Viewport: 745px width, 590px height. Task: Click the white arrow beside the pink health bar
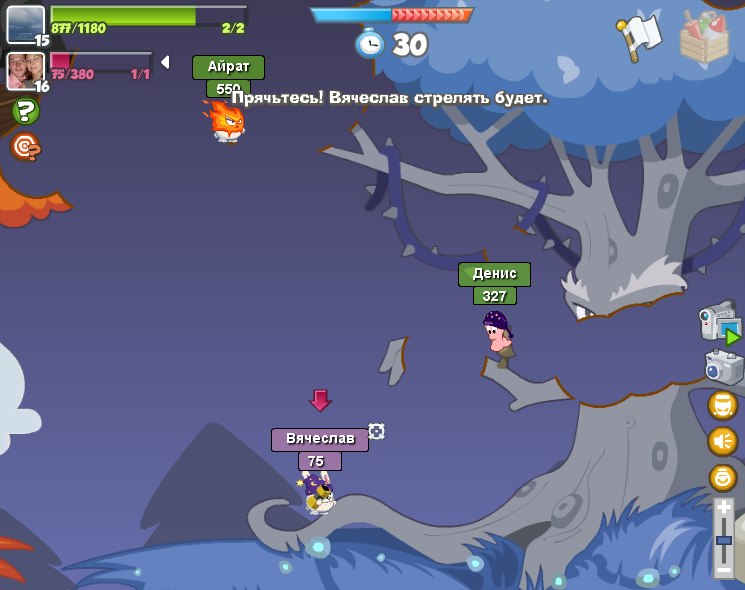click(165, 63)
